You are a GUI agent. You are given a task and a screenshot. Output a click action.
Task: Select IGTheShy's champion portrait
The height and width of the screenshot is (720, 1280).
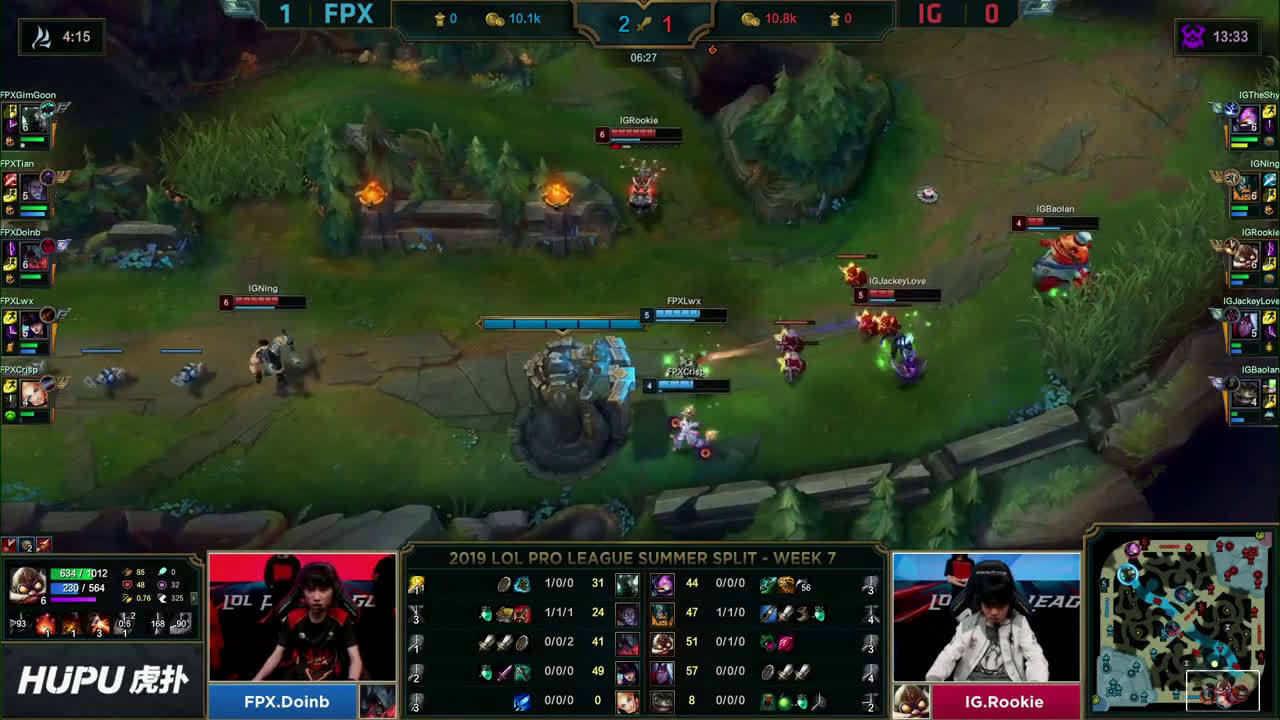click(x=1247, y=120)
